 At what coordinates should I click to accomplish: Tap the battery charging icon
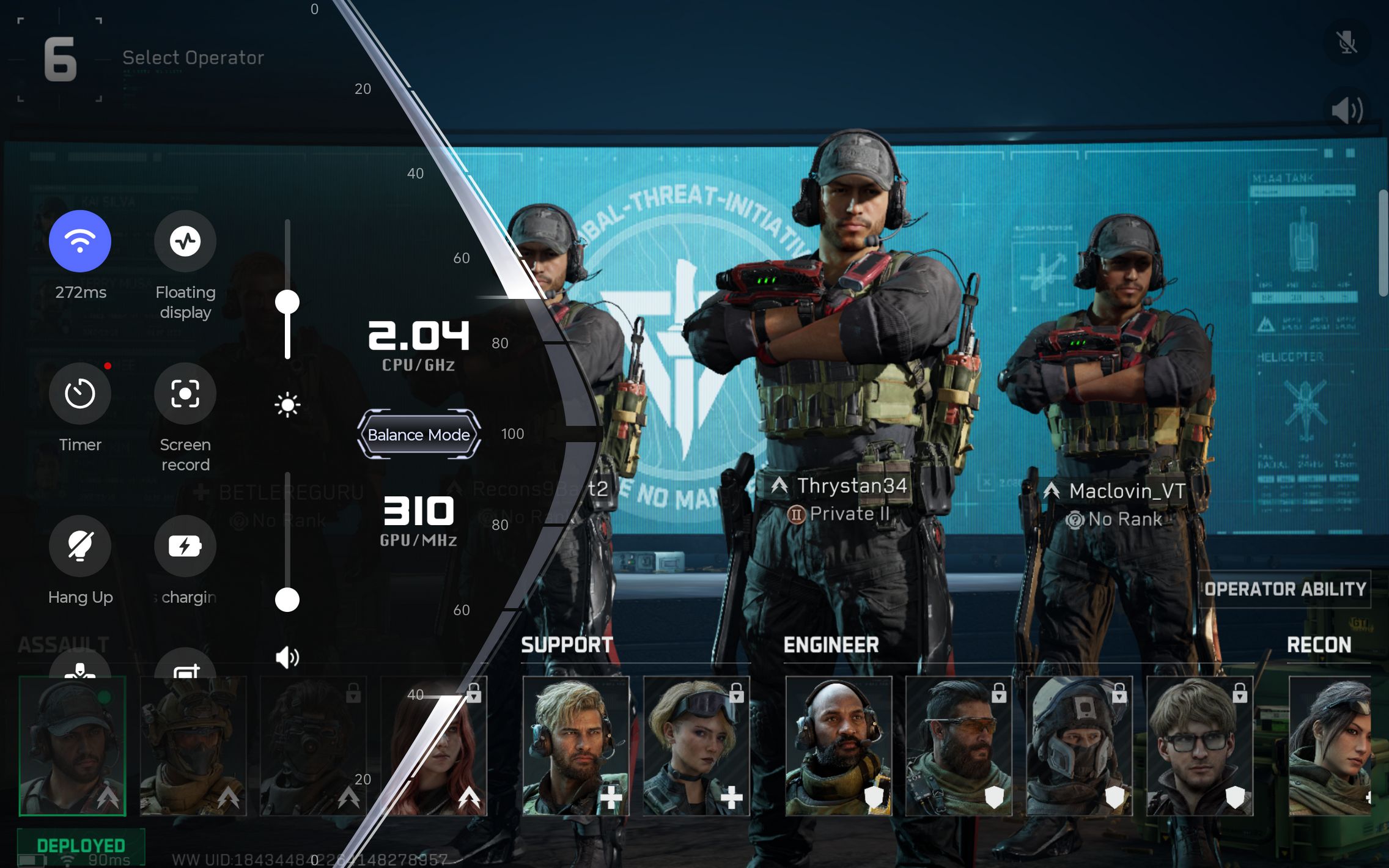[185, 546]
